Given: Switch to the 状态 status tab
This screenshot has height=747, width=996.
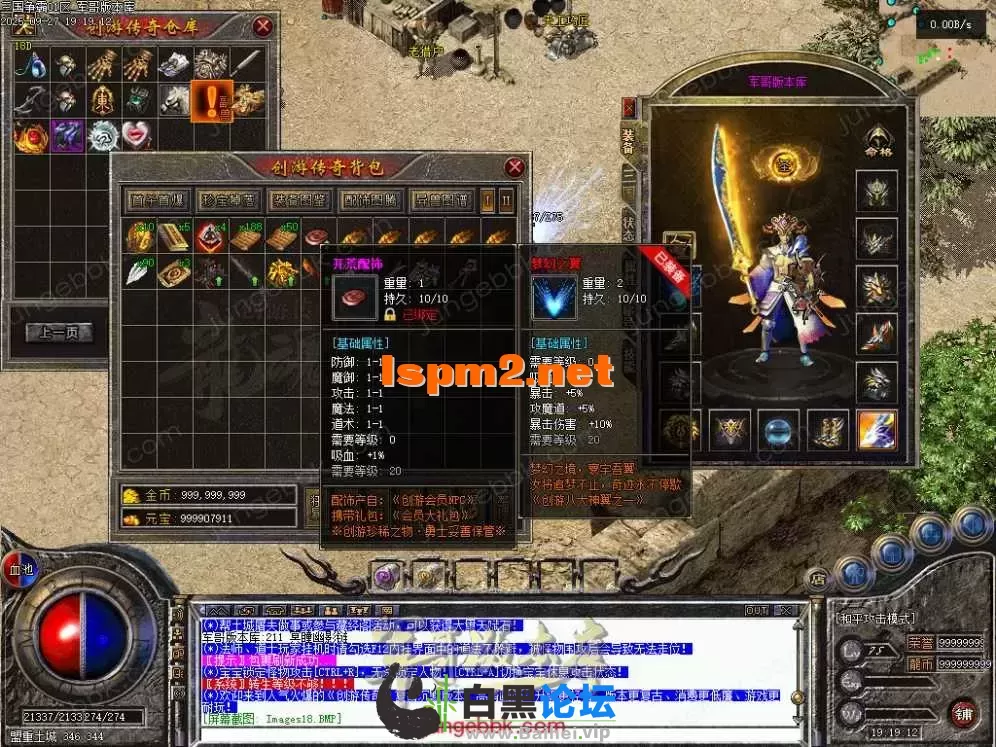Looking at the screenshot, I should coord(628,225).
